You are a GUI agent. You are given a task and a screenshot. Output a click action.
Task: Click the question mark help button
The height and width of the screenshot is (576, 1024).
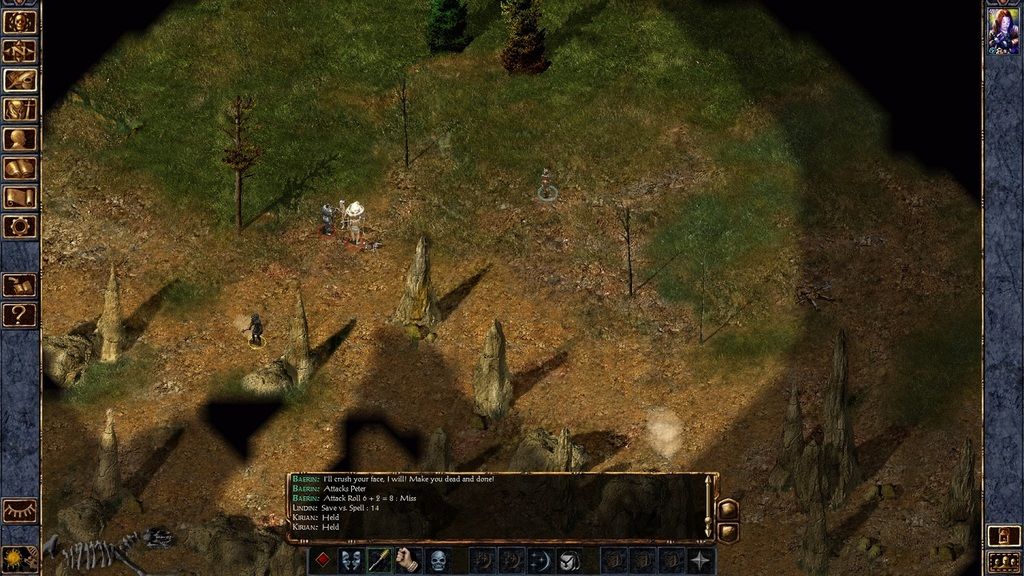tap(19, 315)
